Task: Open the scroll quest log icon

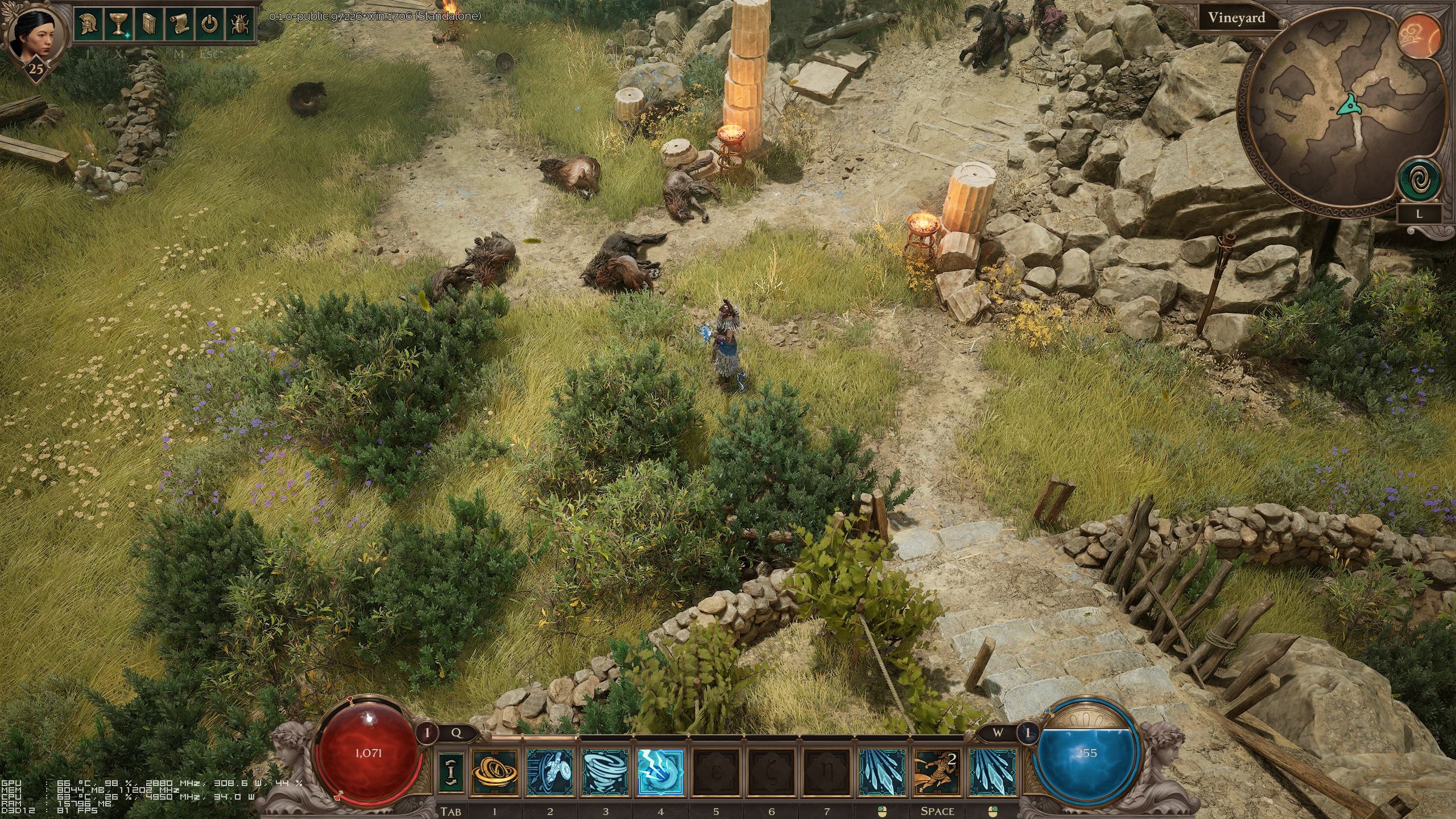Action: (181, 24)
